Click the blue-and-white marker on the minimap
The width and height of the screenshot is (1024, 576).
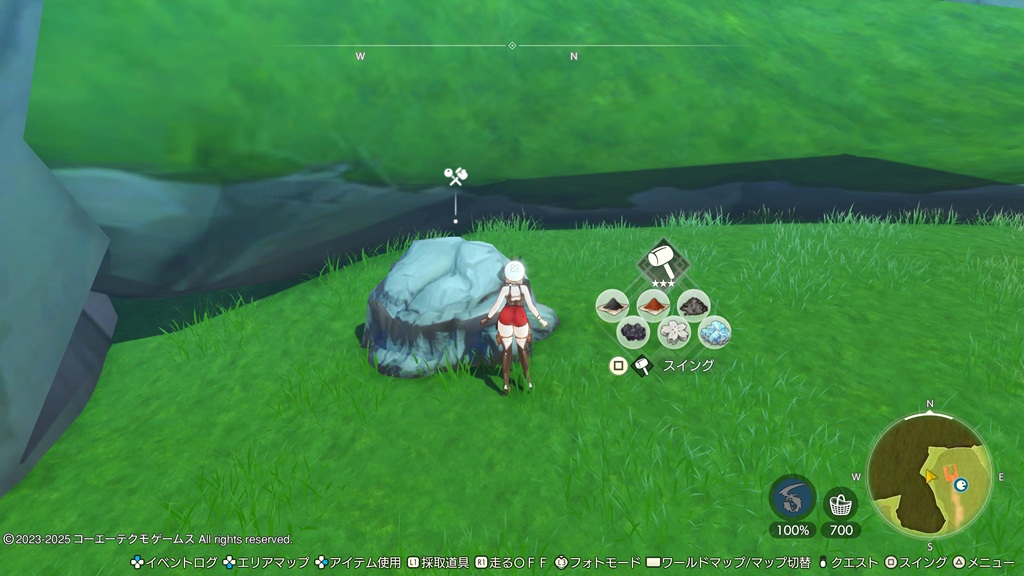961,485
